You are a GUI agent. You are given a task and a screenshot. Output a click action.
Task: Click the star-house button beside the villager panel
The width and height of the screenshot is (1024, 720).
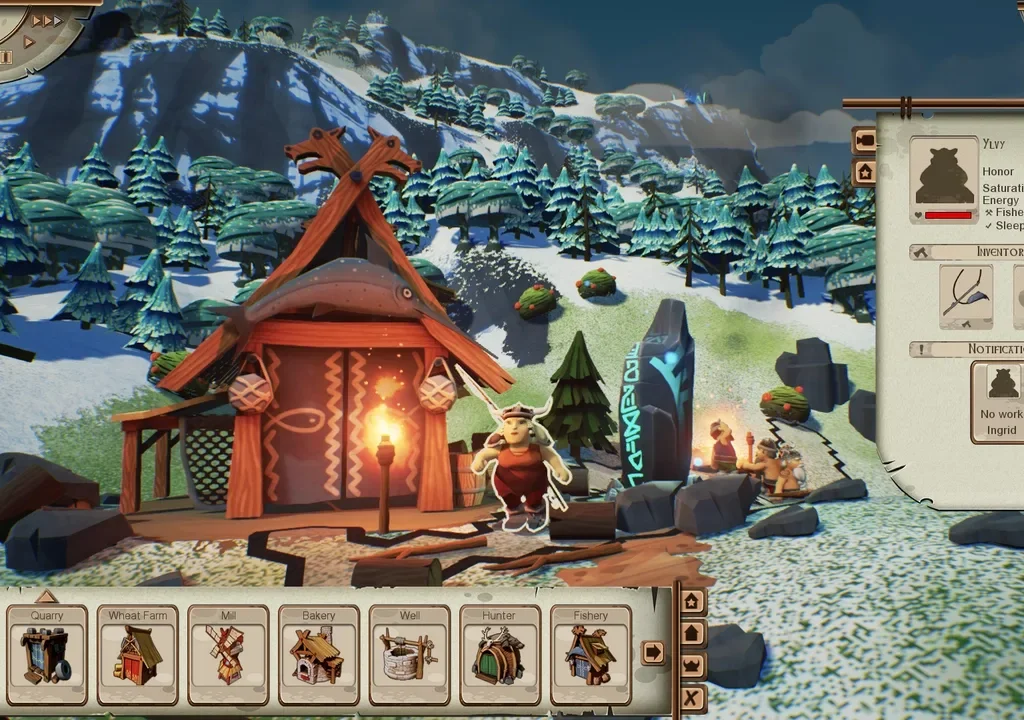[864, 172]
